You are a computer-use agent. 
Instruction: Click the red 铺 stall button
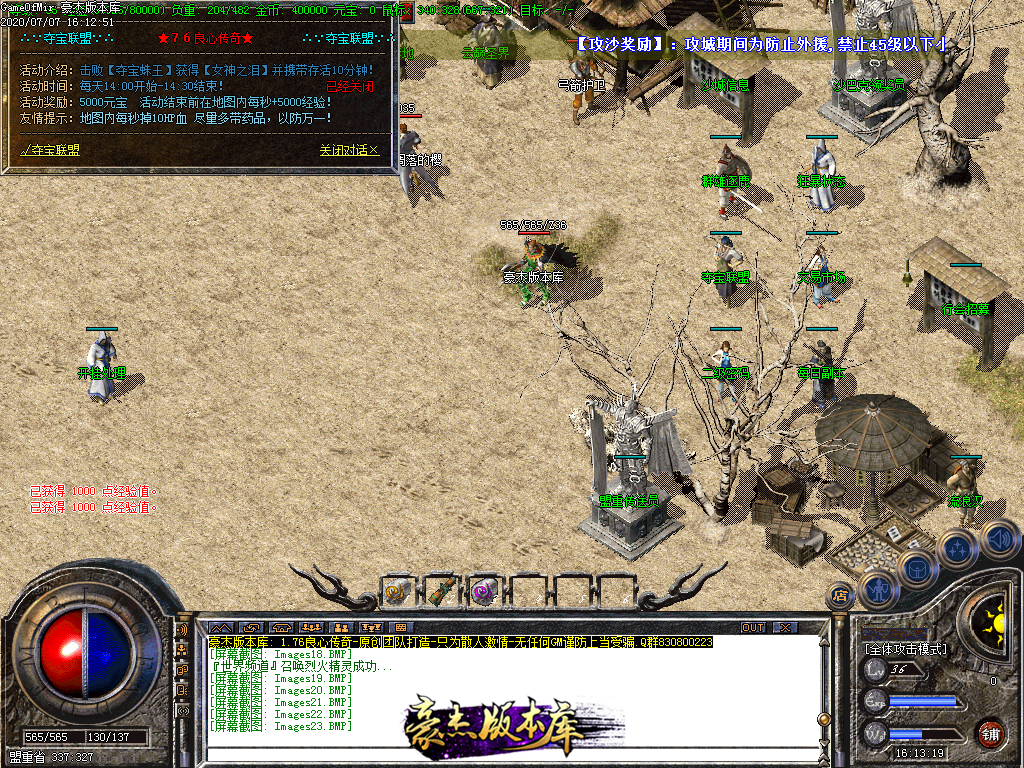tap(990, 732)
